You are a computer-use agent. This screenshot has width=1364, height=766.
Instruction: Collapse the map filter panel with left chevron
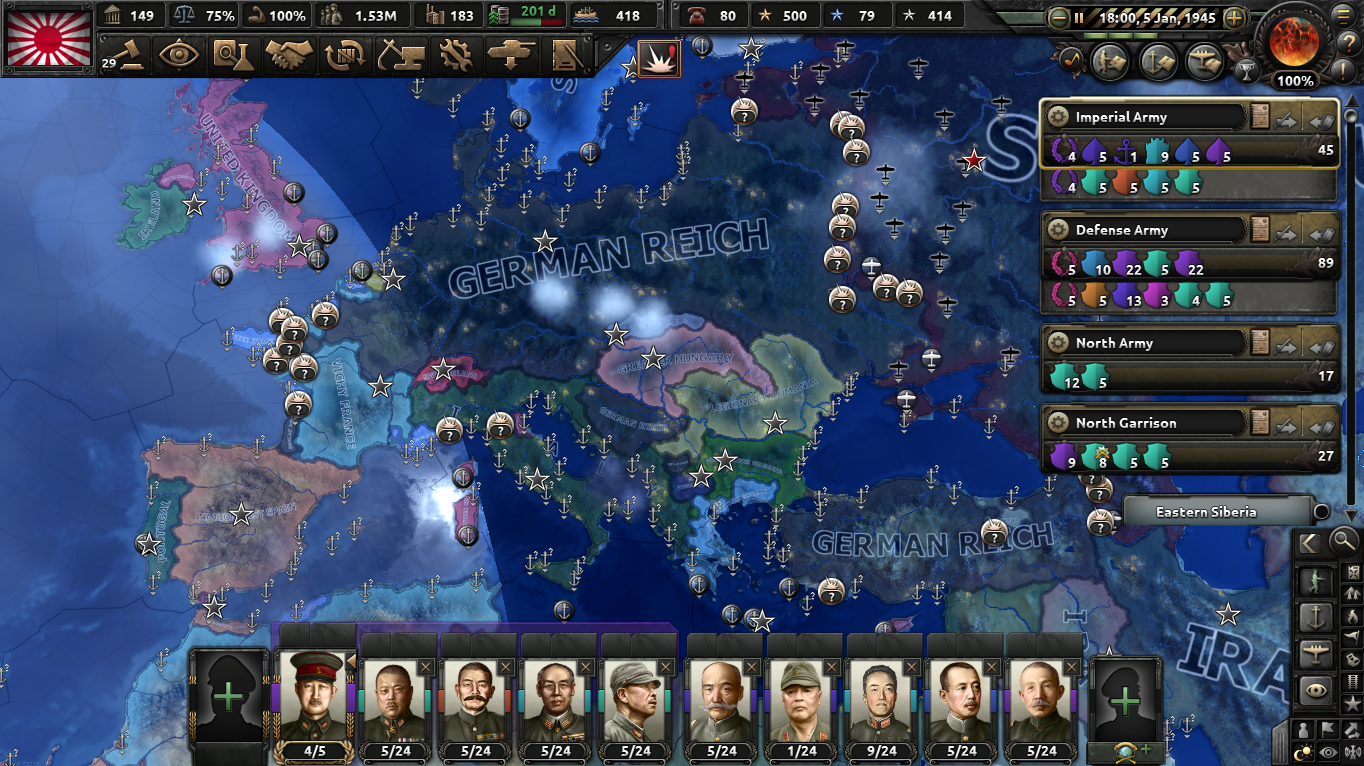(x=1308, y=544)
